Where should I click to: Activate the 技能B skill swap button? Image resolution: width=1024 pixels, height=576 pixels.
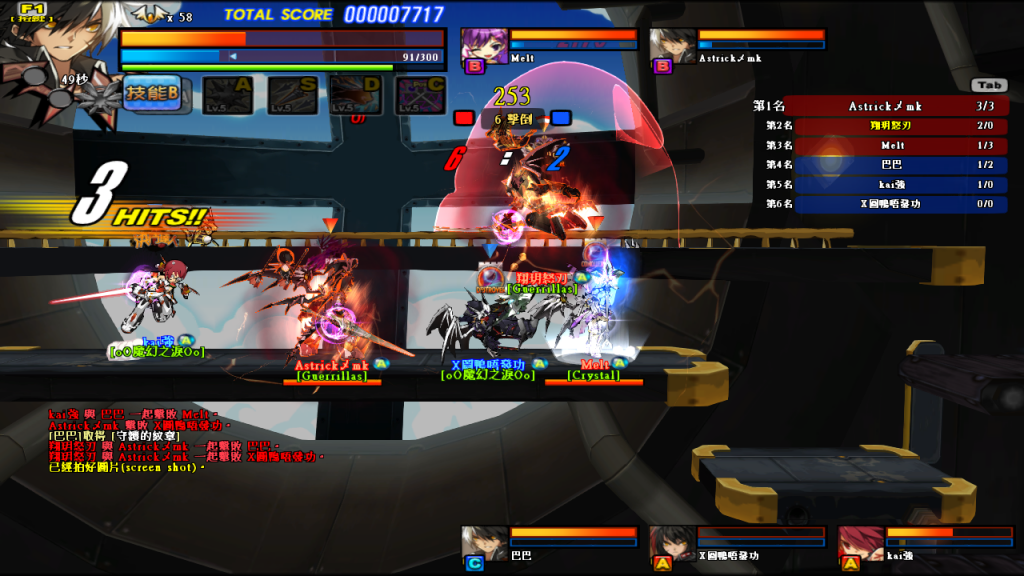[x=153, y=93]
